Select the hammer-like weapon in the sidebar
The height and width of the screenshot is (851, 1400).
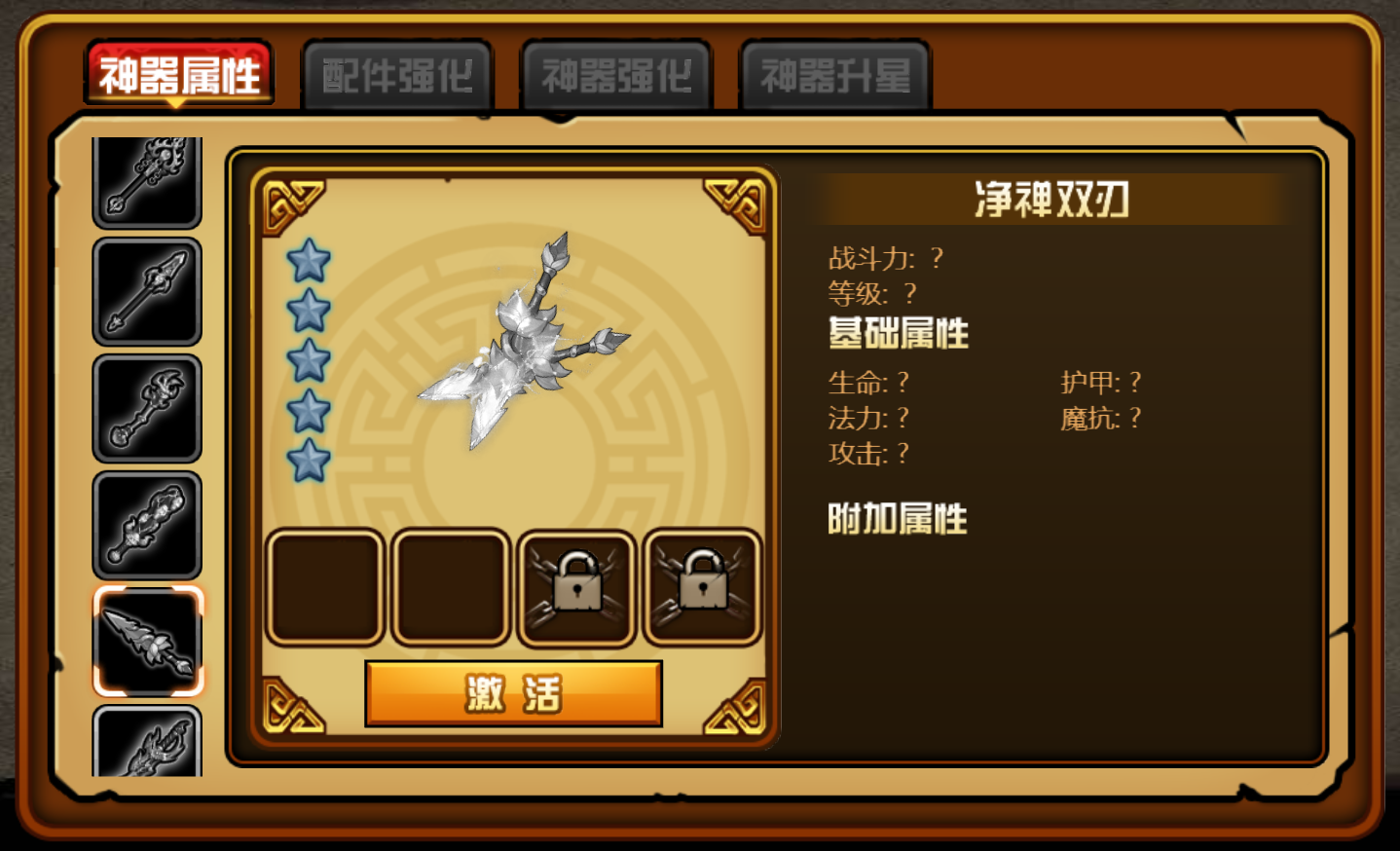[147, 406]
